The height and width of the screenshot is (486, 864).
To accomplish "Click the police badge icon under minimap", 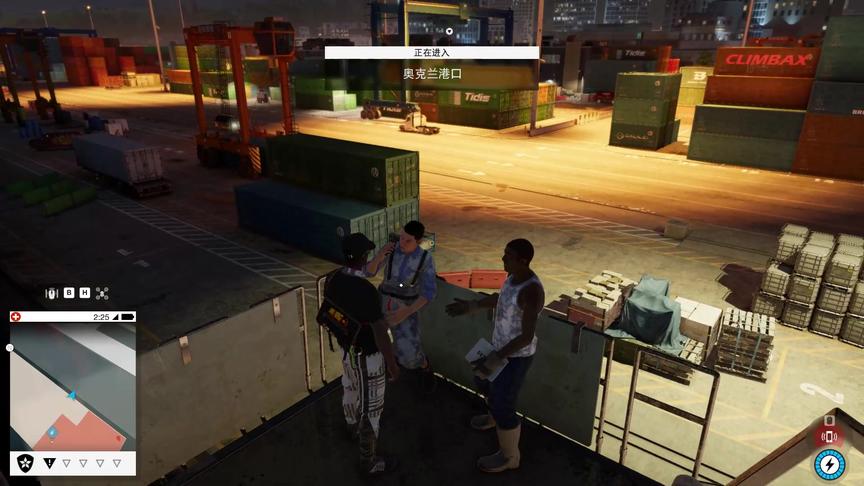I will coord(26,463).
